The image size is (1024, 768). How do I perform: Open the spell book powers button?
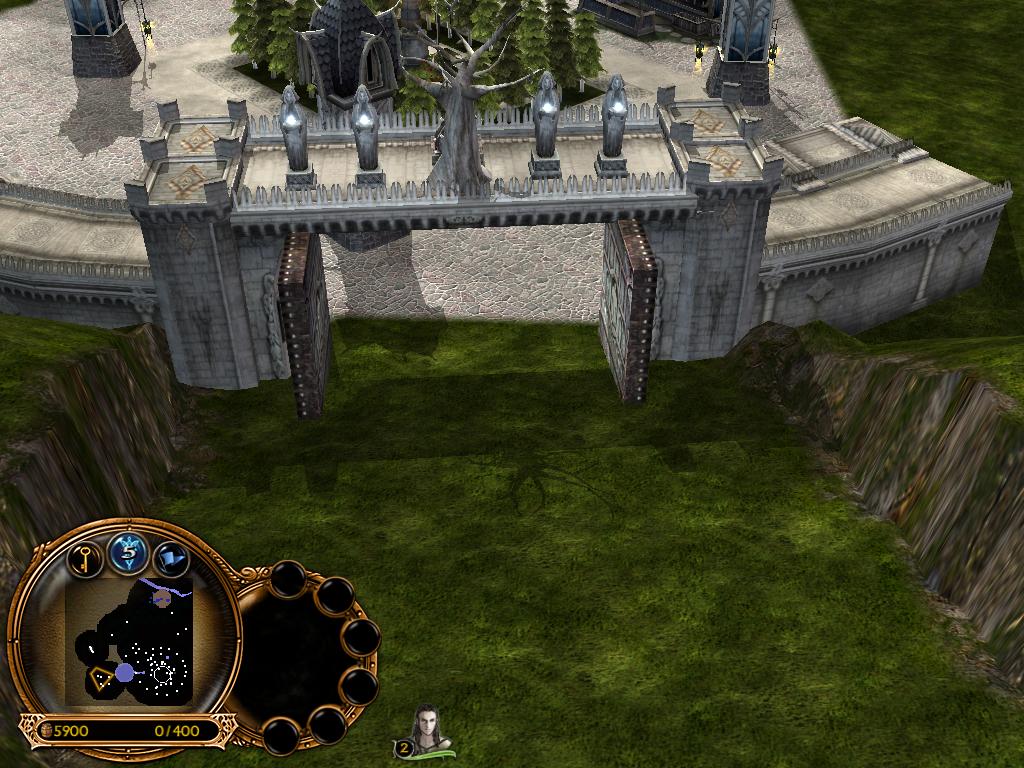128,552
